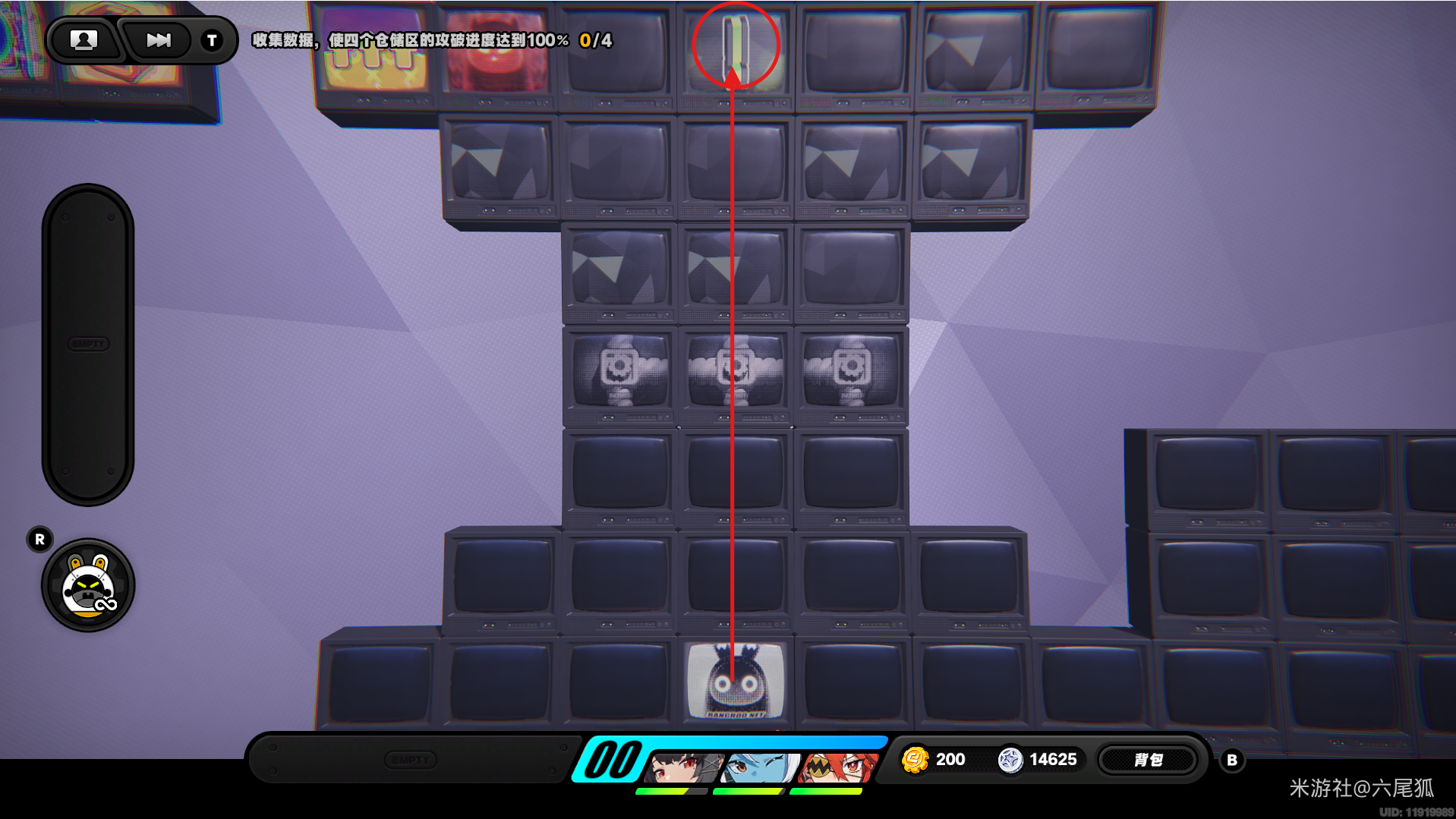
Task: Select the blue-skinned agent portrait
Action: coord(759,767)
